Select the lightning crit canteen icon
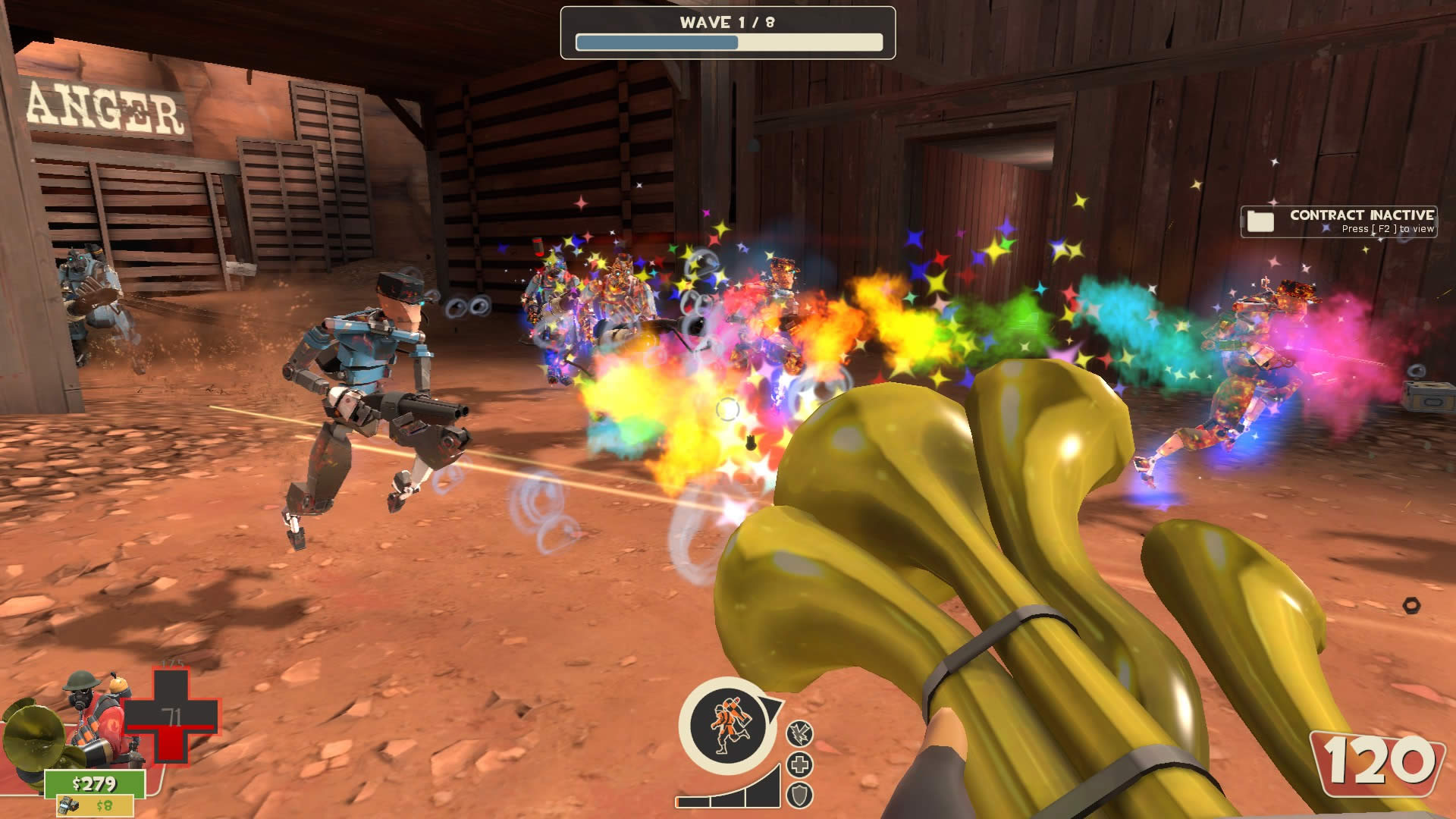Screen dimensions: 1456x819 click(x=800, y=733)
